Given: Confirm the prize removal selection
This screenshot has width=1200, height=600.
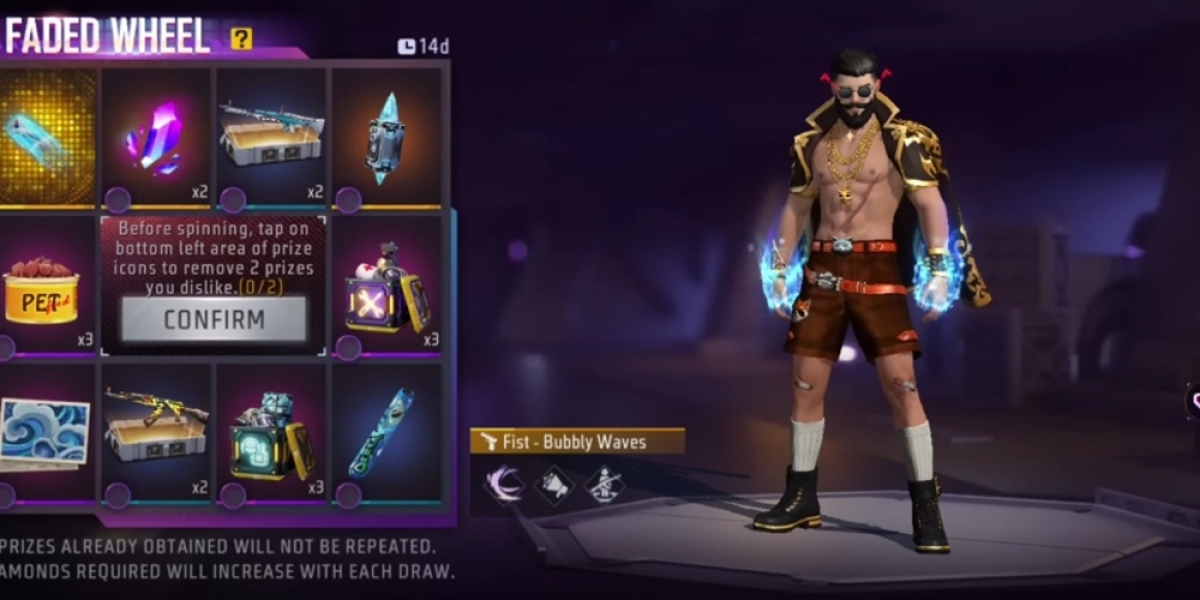Looking at the screenshot, I should [214, 320].
